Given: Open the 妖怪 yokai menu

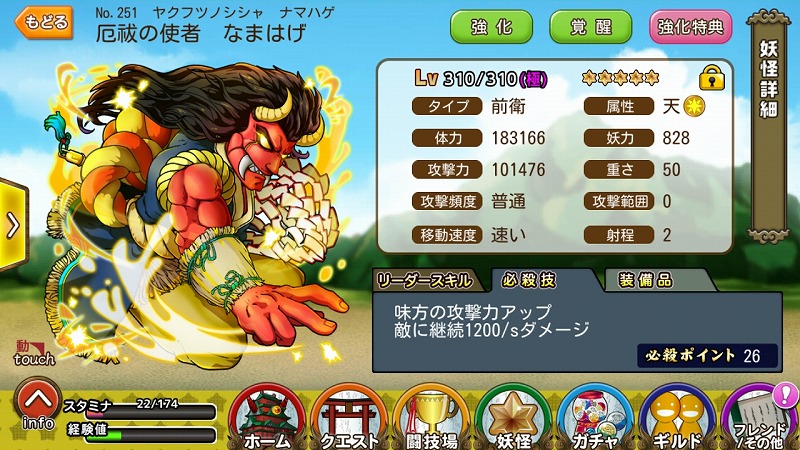Looking at the screenshot, I should [513, 416].
